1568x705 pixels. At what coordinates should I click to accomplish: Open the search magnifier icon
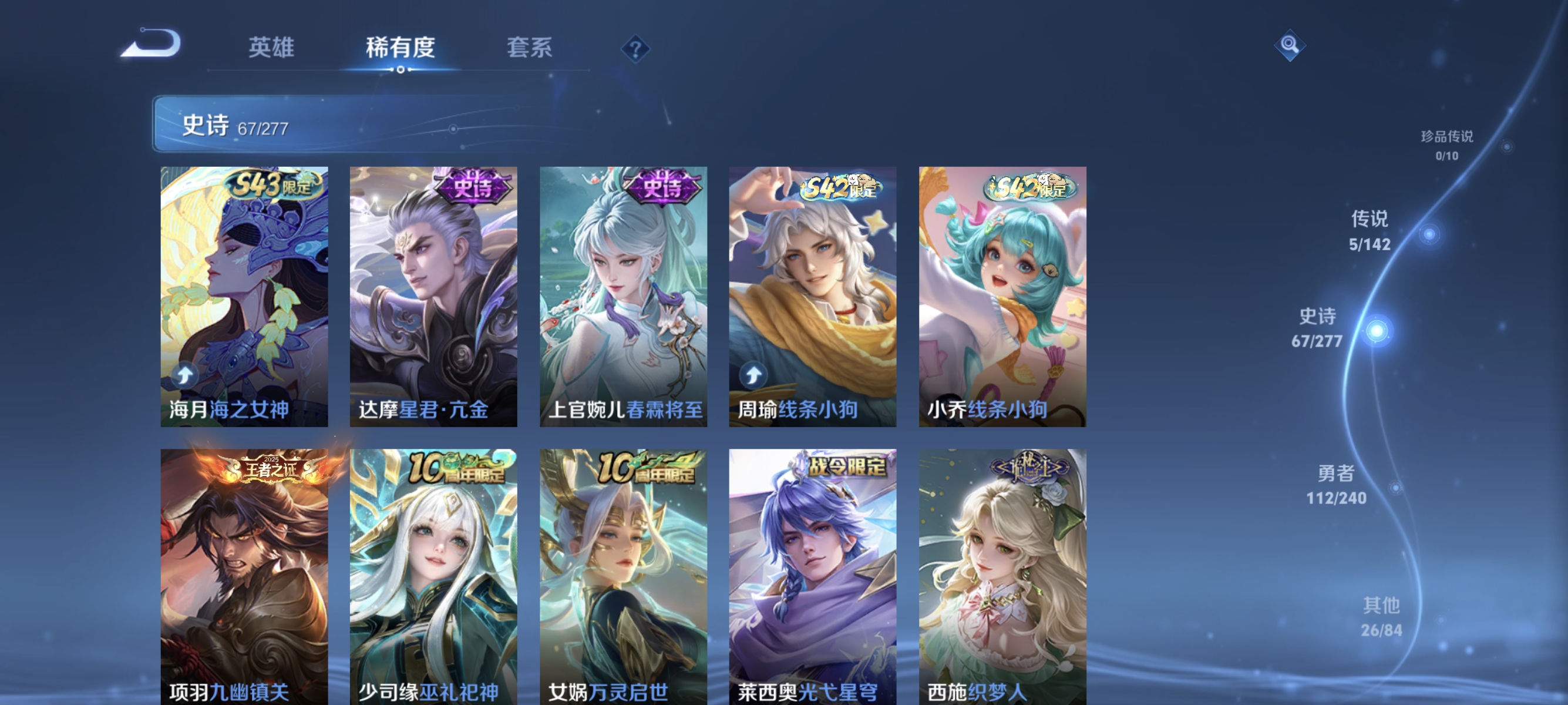(x=1290, y=44)
